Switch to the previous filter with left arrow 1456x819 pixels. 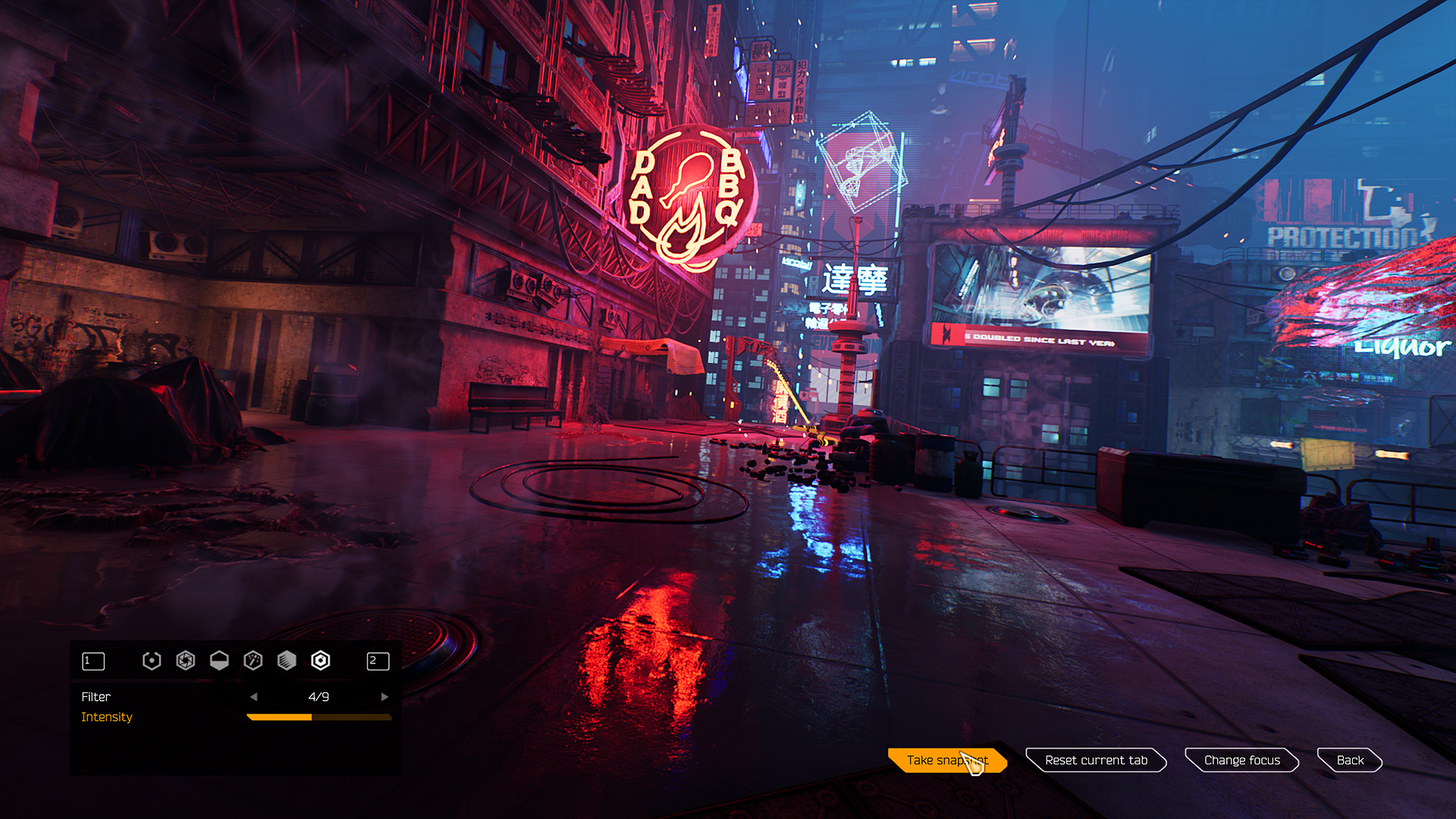(254, 697)
